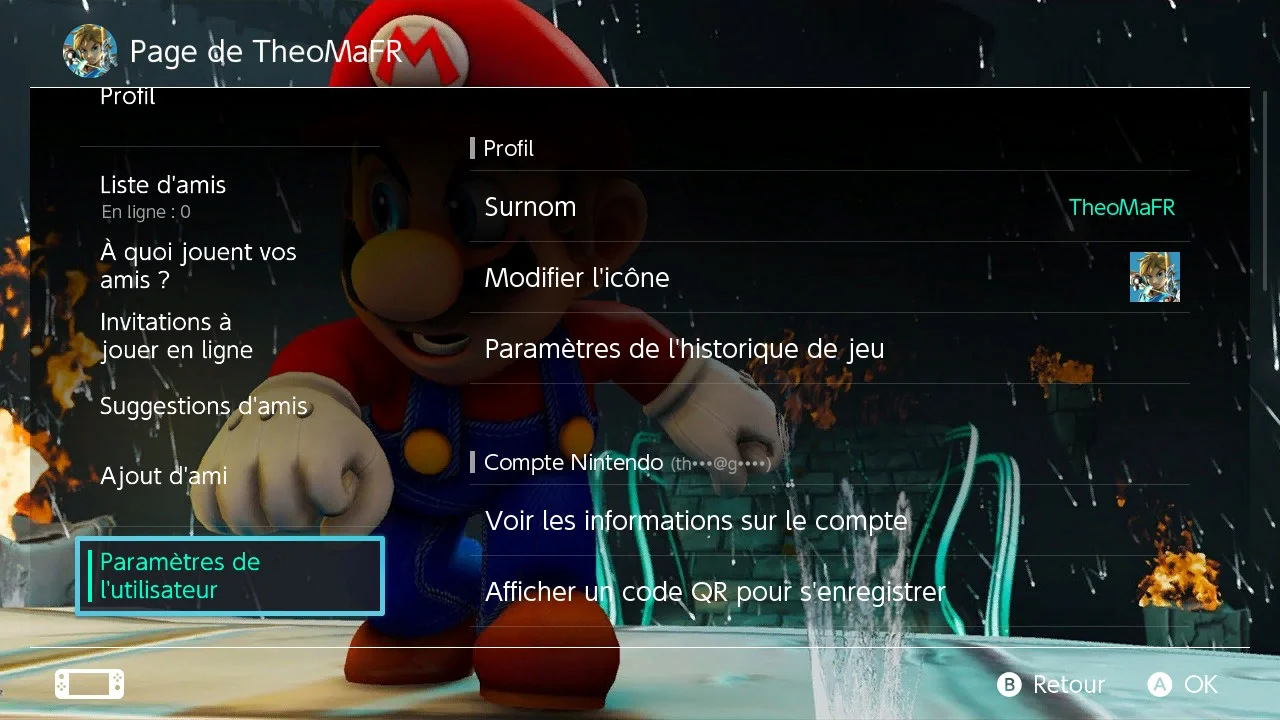Open Liste d'amis
Viewport: 1280px width, 720px height.
click(x=163, y=185)
